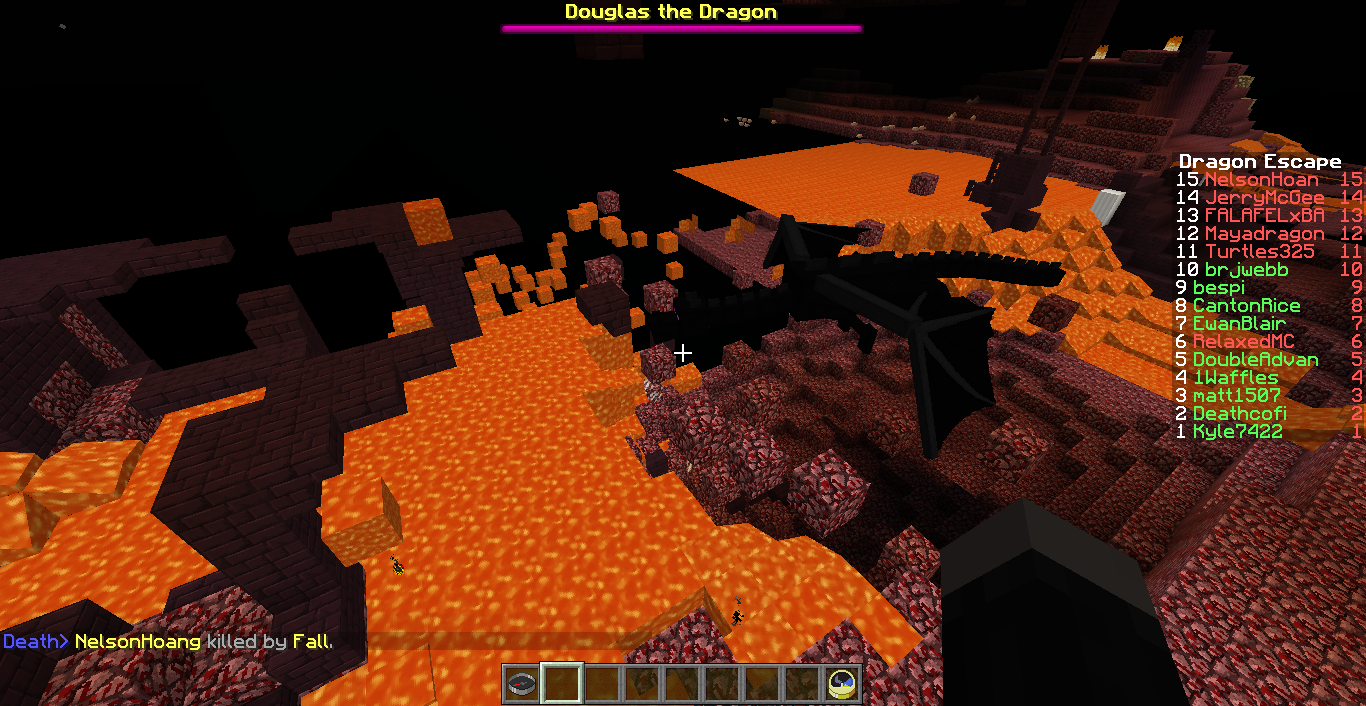
Task: Select the compass hotbar slot
Action: point(521,685)
